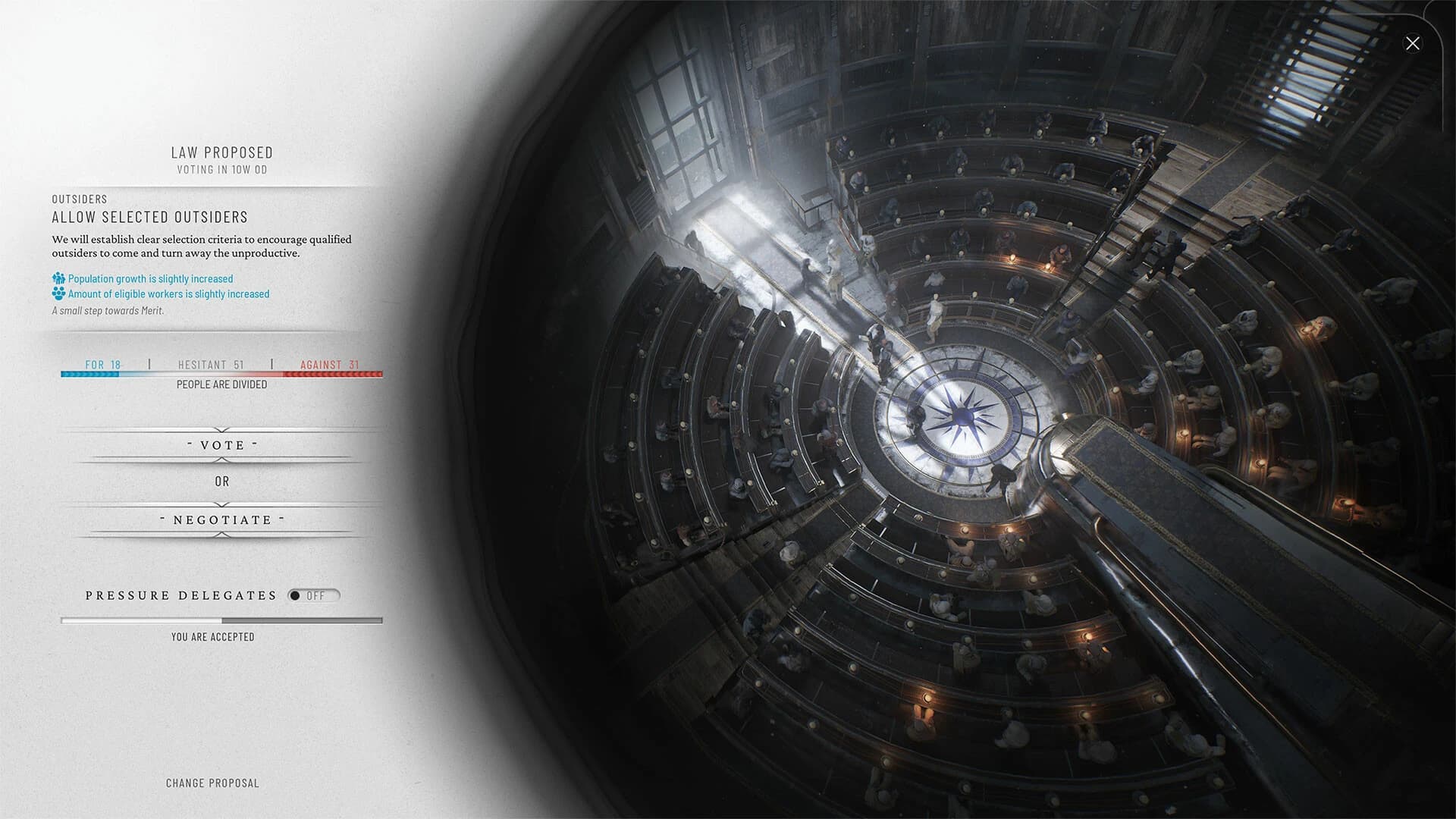Viewport: 1456px width, 819px height.
Task: Click the divider marker before AGAINST 31
Action: click(272, 365)
